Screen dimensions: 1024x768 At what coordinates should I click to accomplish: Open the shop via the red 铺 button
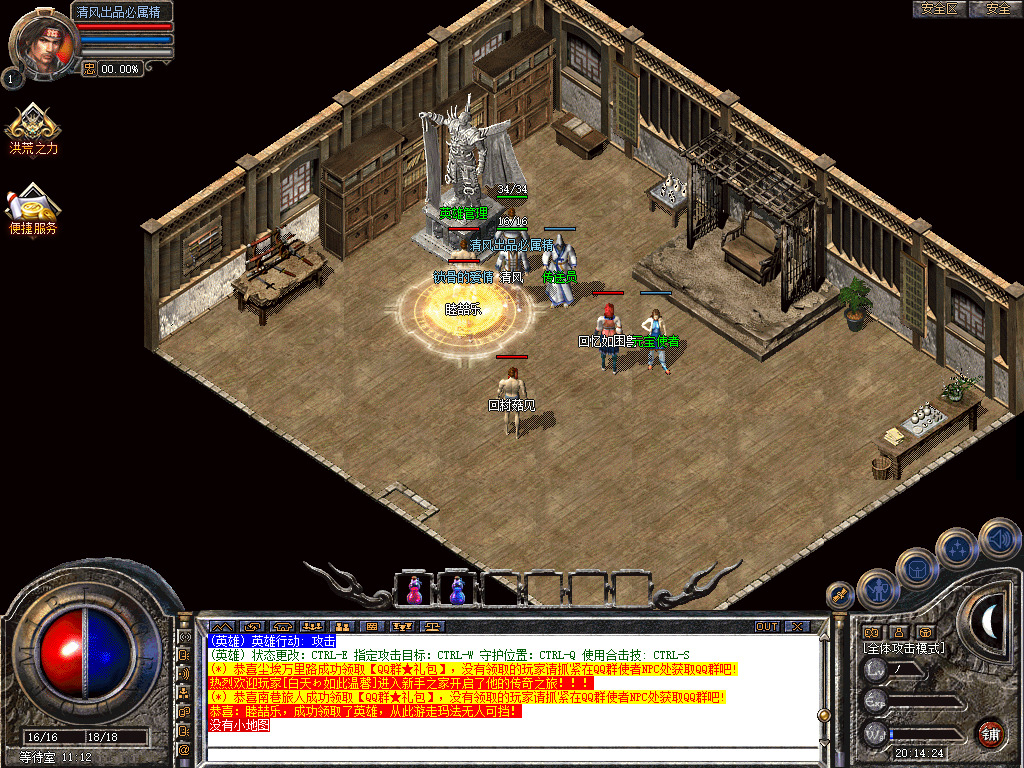point(990,732)
